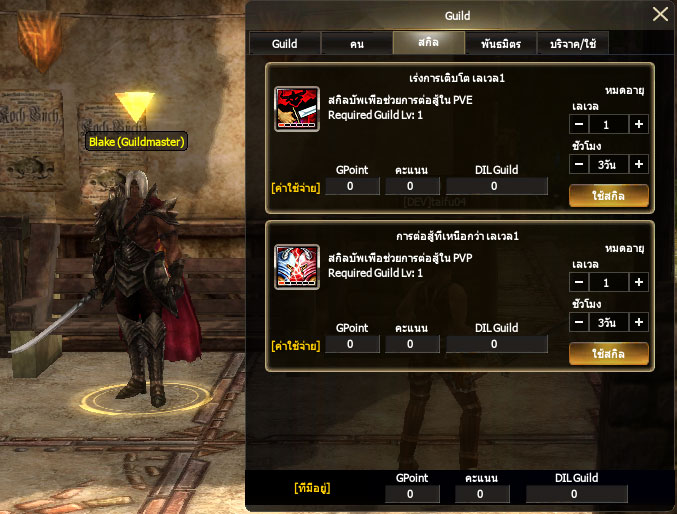
Task: Close the Guild window
Action: click(660, 14)
